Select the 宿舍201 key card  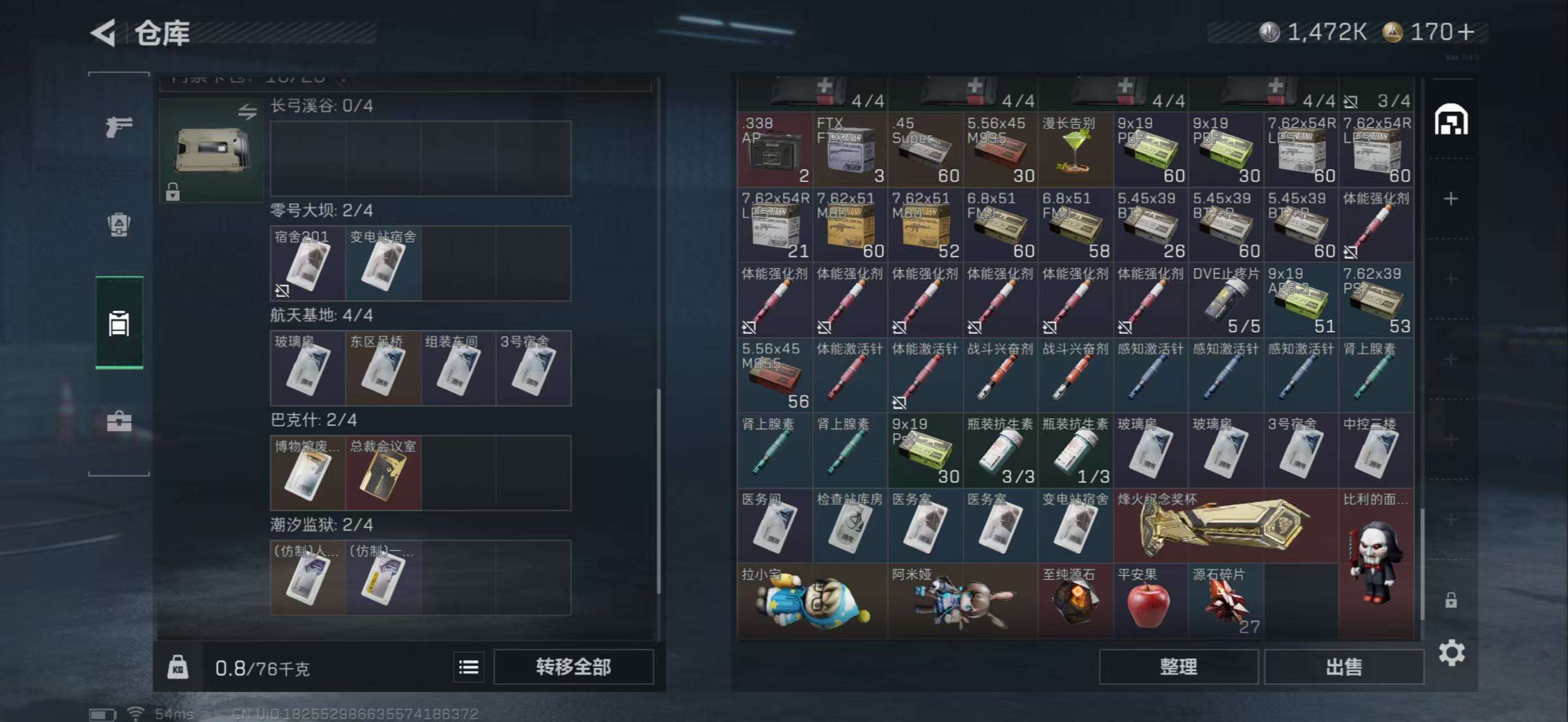coord(307,263)
